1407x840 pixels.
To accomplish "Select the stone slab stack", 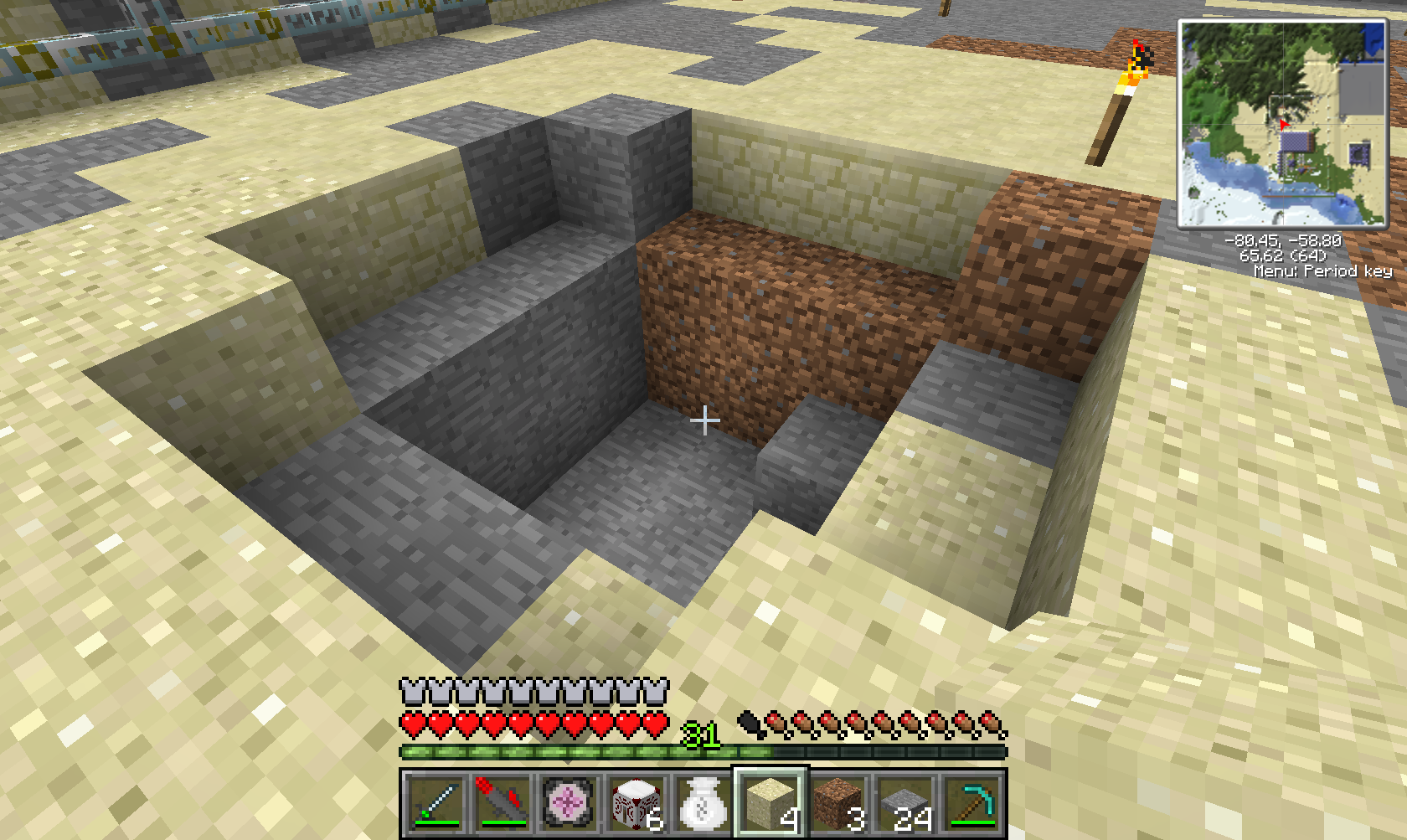I will [904, 803].
